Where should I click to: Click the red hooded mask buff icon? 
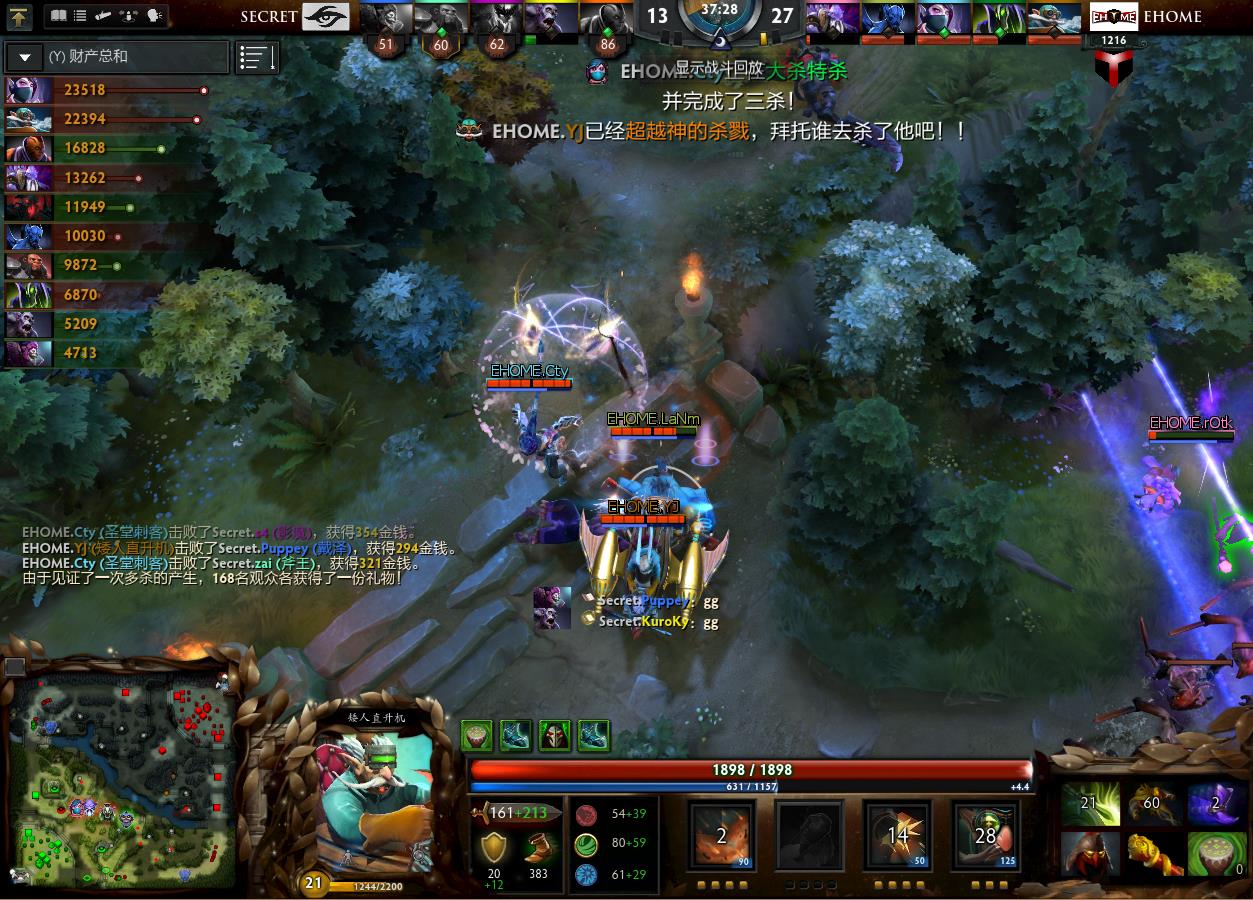pos(555,735)
